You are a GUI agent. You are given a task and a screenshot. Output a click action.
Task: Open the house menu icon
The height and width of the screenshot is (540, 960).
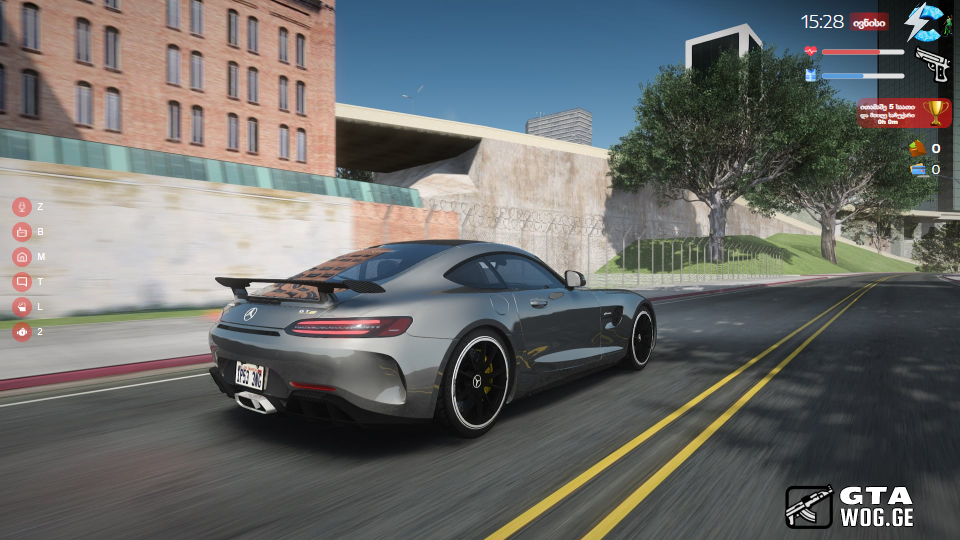[21, 257]
